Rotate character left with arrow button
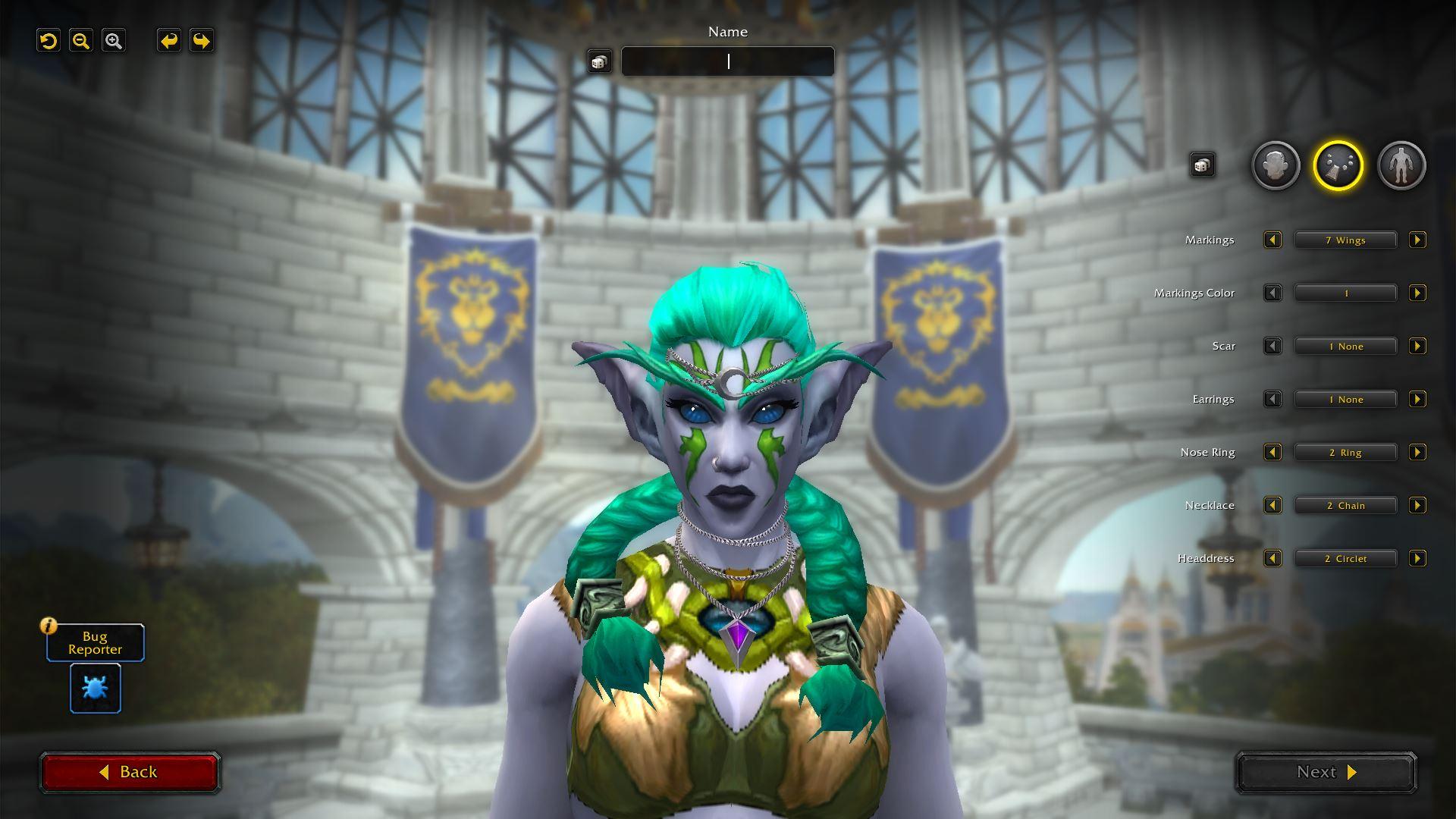Screen dimensions: 1456x819 coord(169,41)
